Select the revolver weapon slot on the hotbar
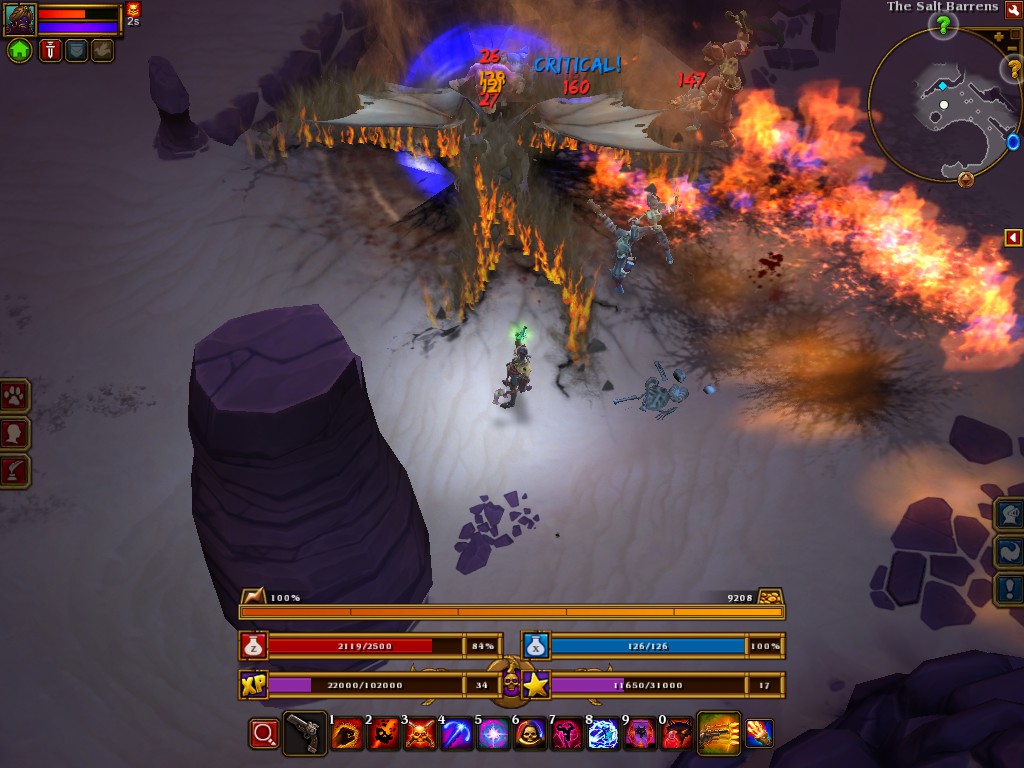 coord(305,733)
